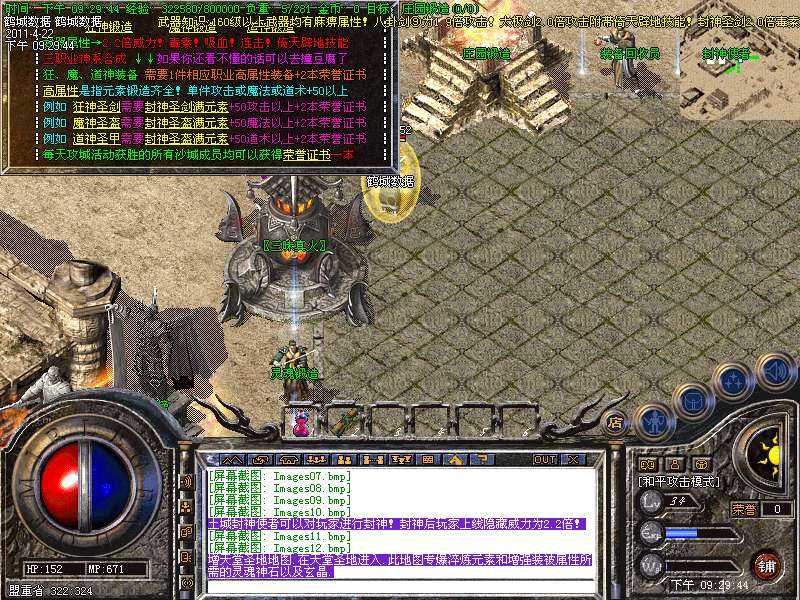Open the bag inventory round button
The width and height of the screenshot is (800, 600).
click(692, 401)
